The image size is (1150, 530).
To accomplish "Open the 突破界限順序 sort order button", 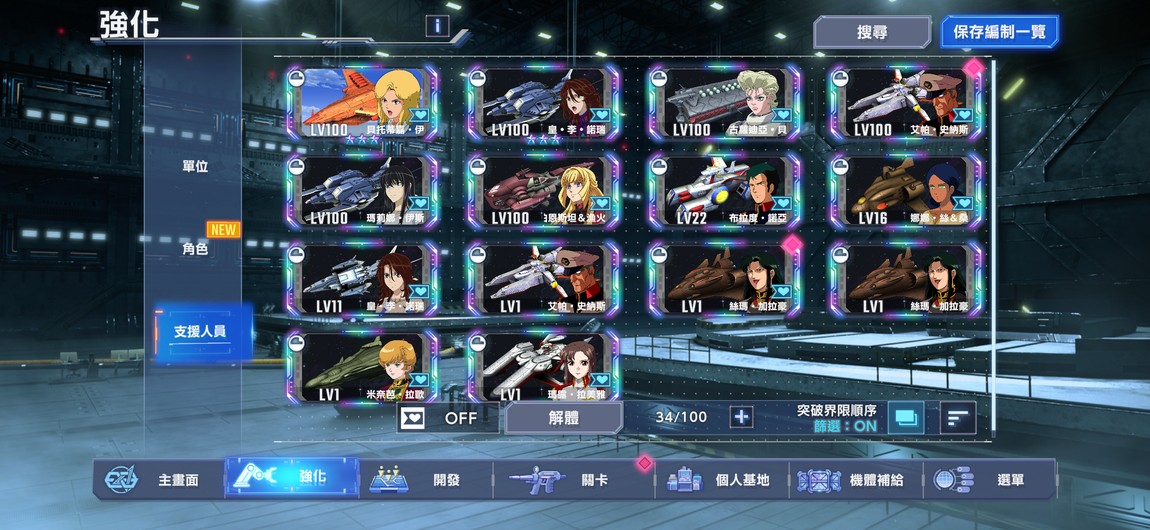I will coord(906,417).
